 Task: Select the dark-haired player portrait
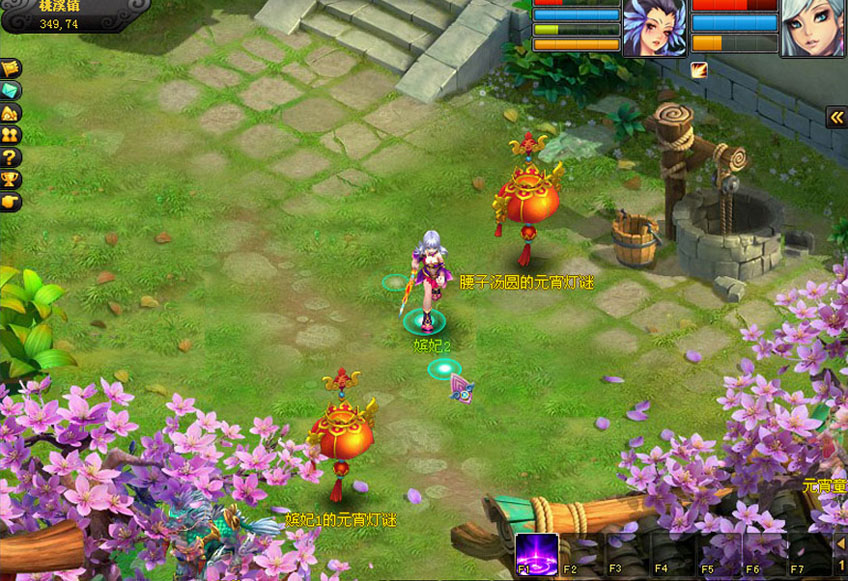point(655,27)
